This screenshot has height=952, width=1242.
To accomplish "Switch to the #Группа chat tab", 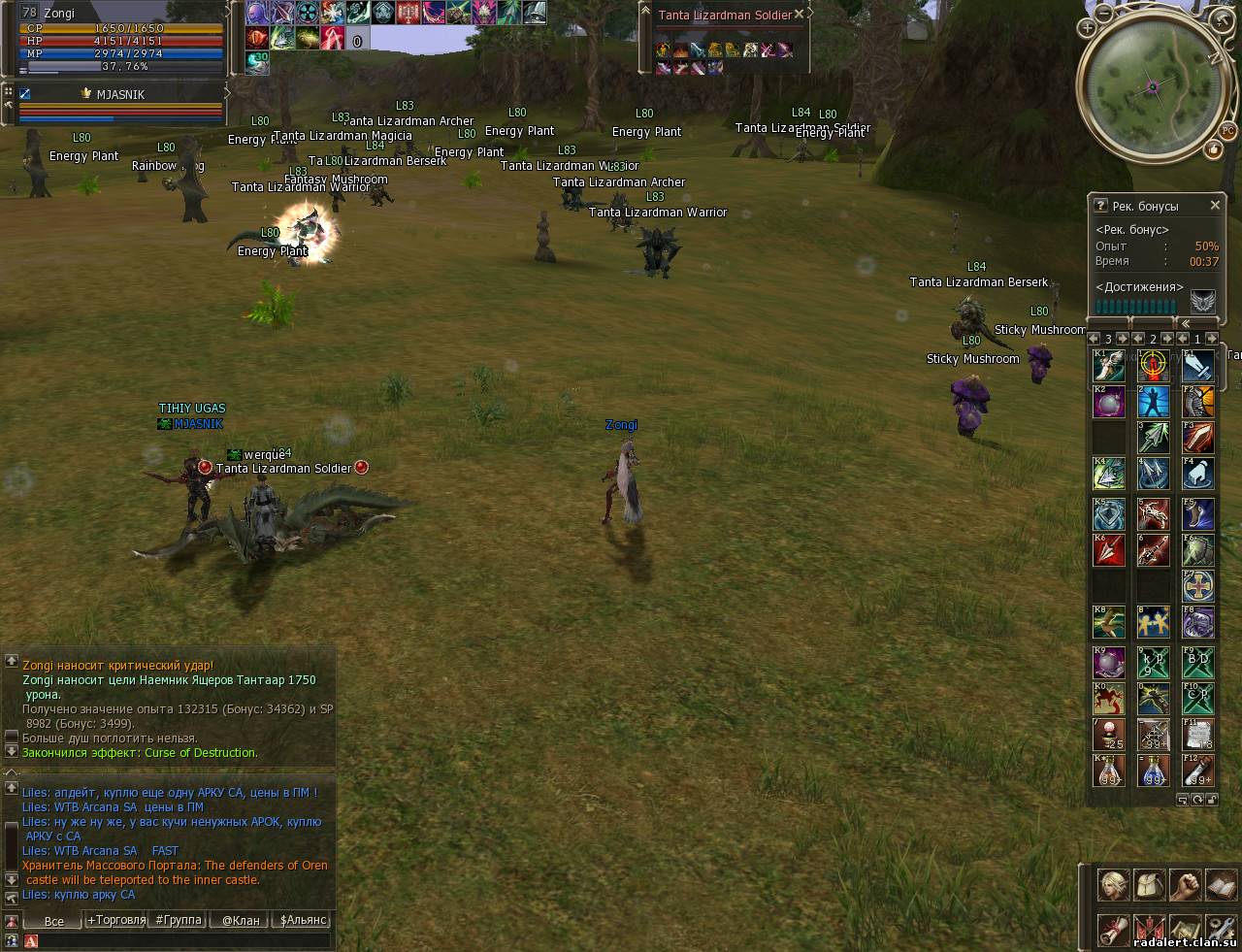I will (179, 920).
